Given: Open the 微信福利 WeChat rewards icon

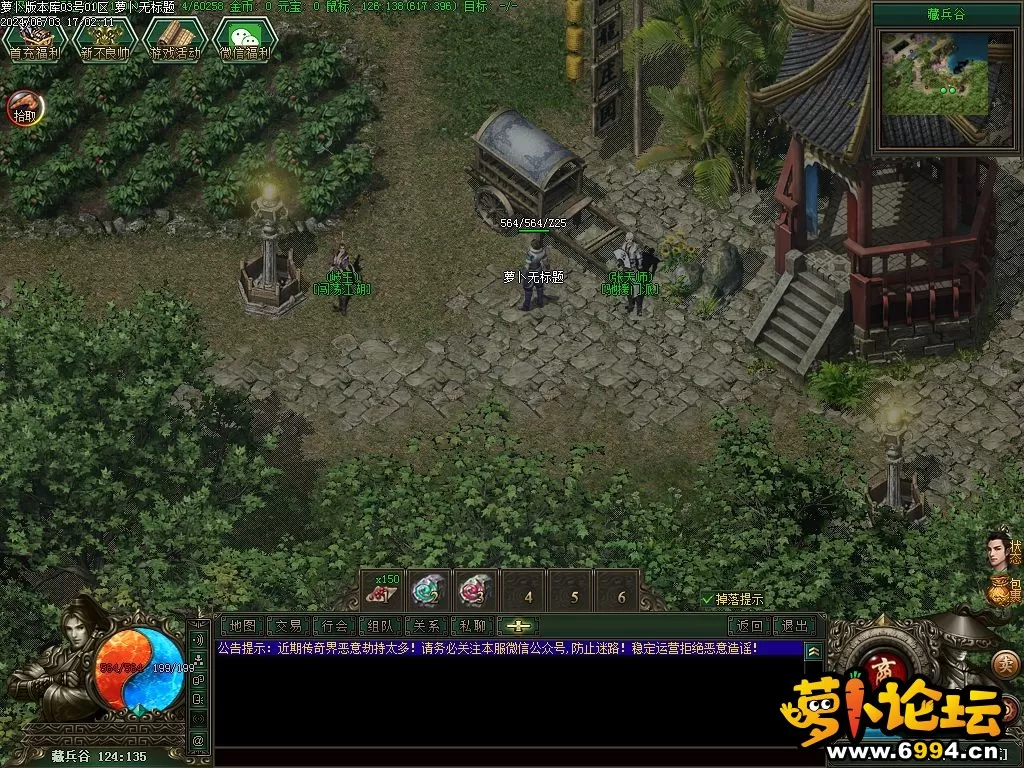Looking at the screenshot, I should click(x=245, y=40).
